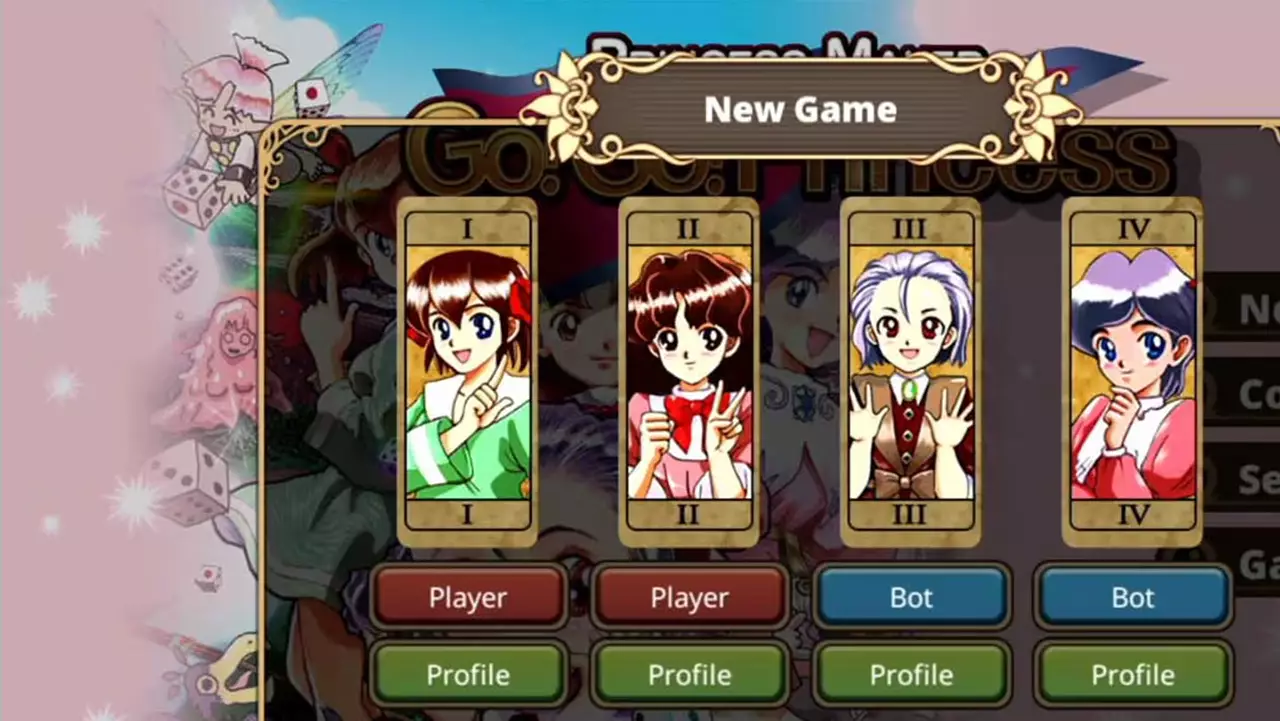Viewport: 1280px width, 721px height.
Task: Toggle slot II Player control setting
Action: (x=689, y=597)
